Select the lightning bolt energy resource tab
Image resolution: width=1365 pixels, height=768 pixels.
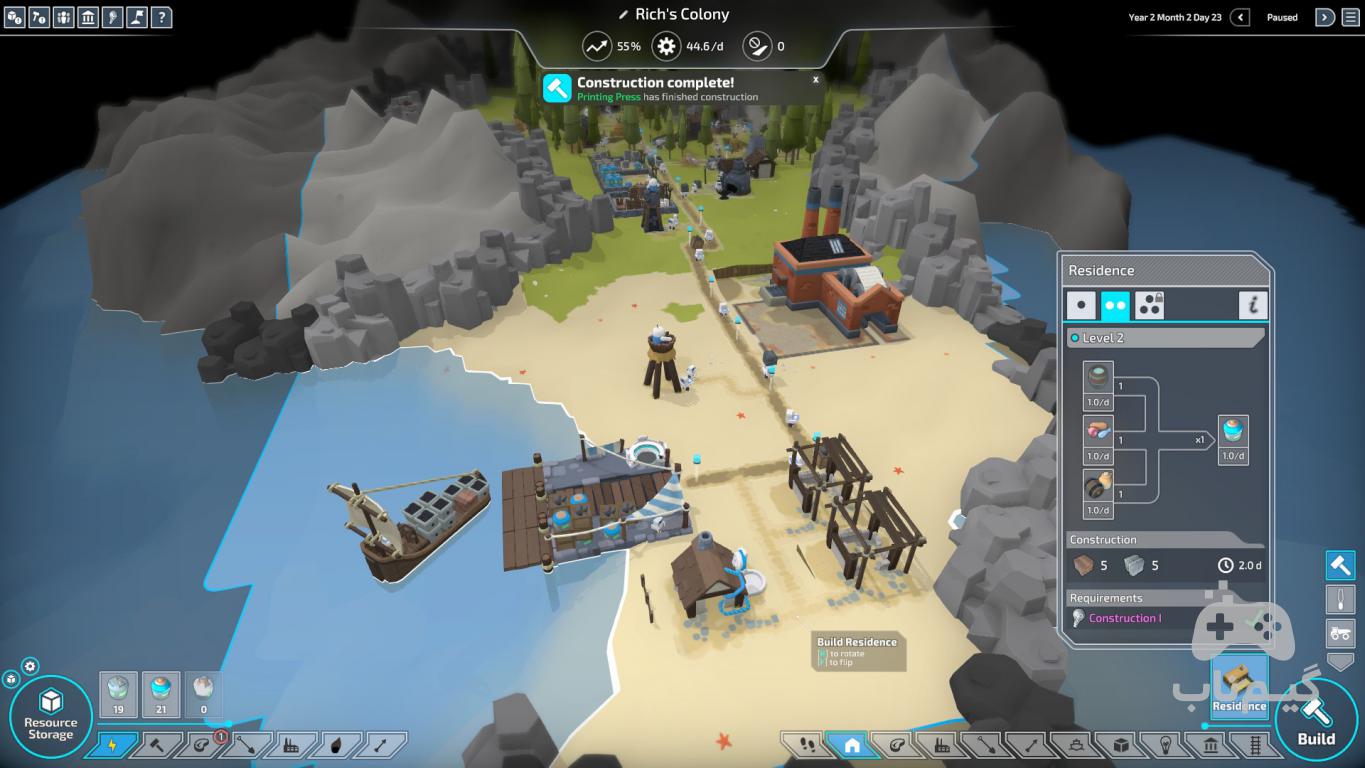[112, 745]
